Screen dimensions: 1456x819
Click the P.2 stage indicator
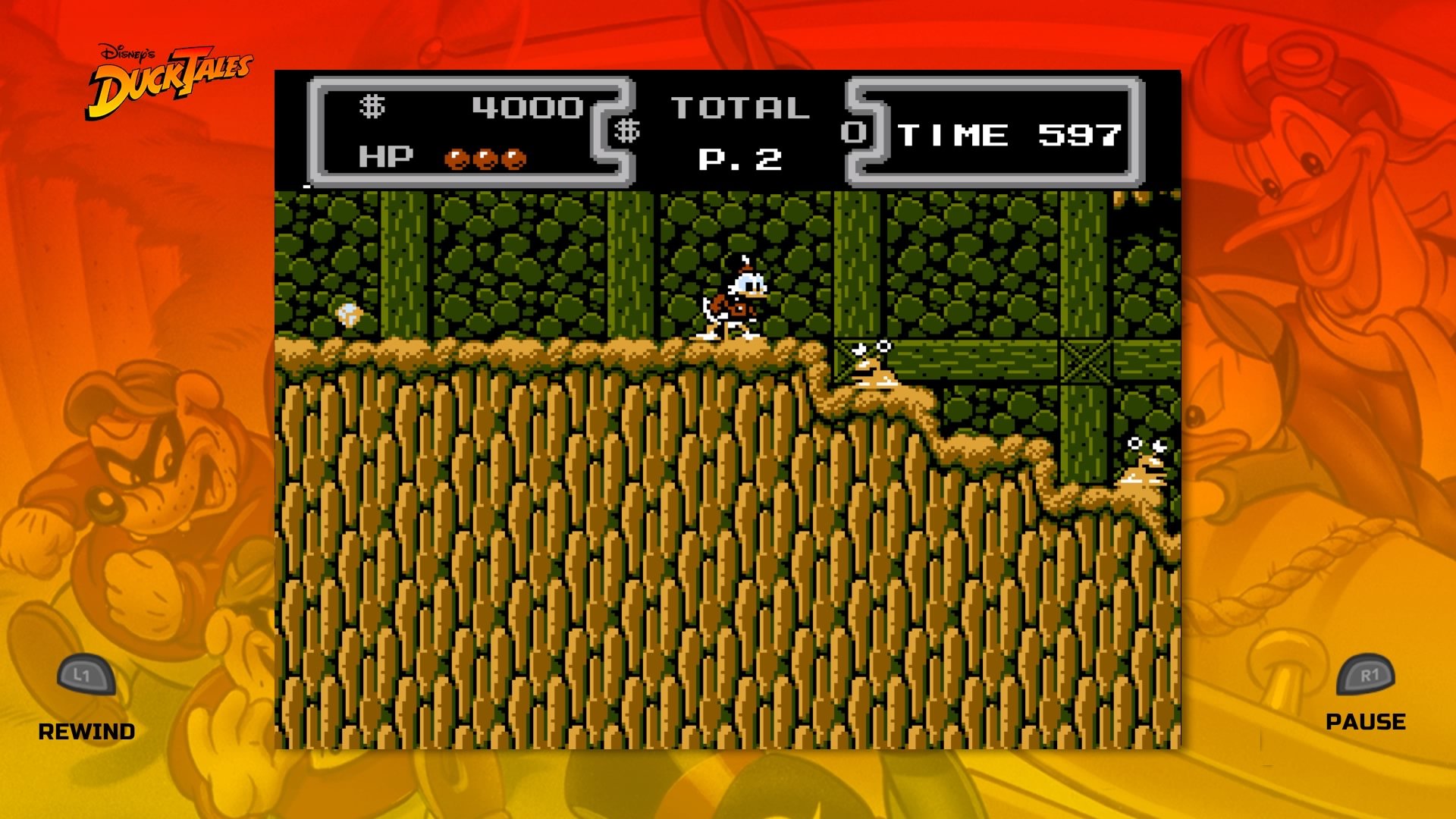click(x=739, y=157)
